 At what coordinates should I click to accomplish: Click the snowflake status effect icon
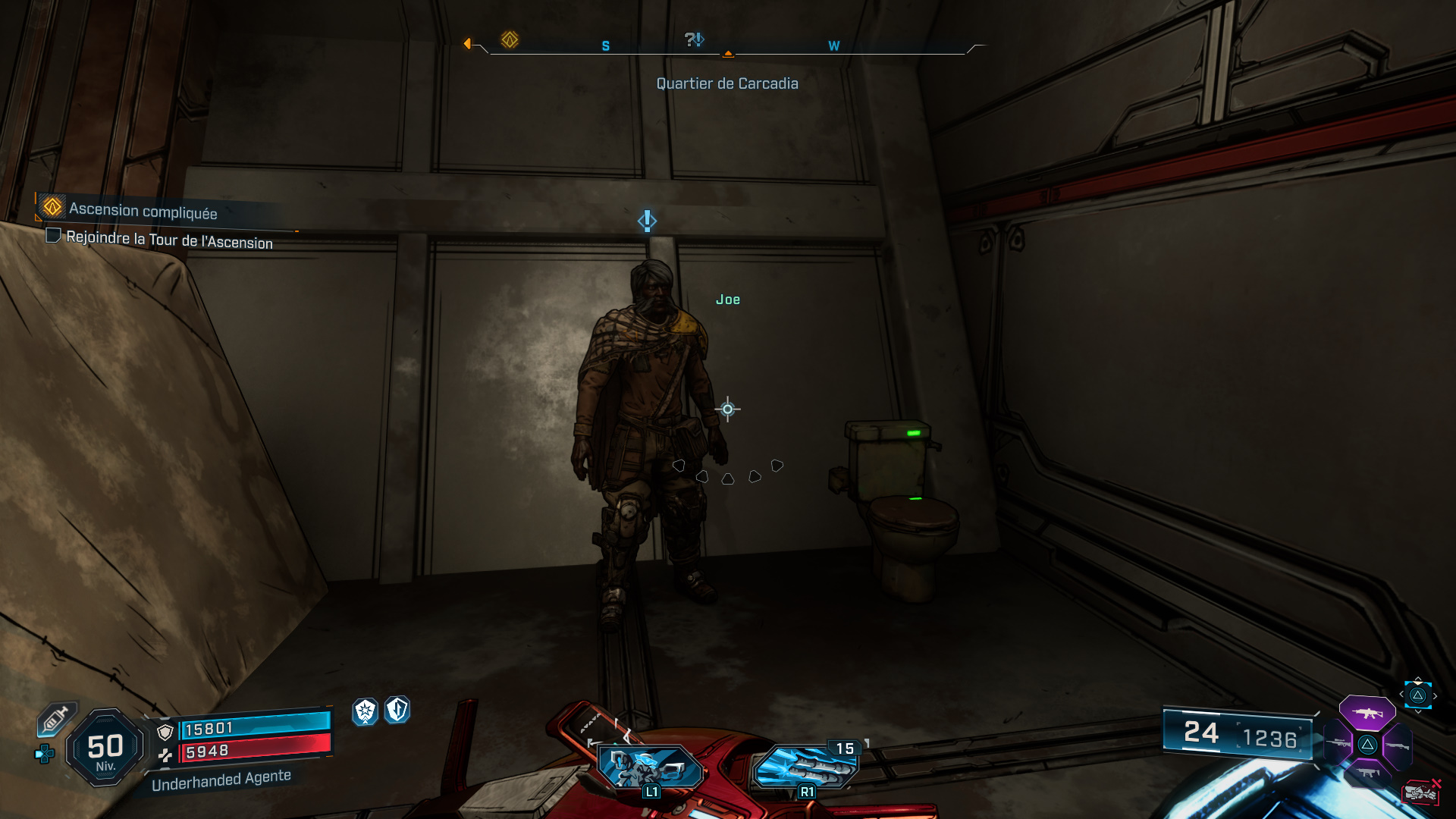tap(365, 711)
